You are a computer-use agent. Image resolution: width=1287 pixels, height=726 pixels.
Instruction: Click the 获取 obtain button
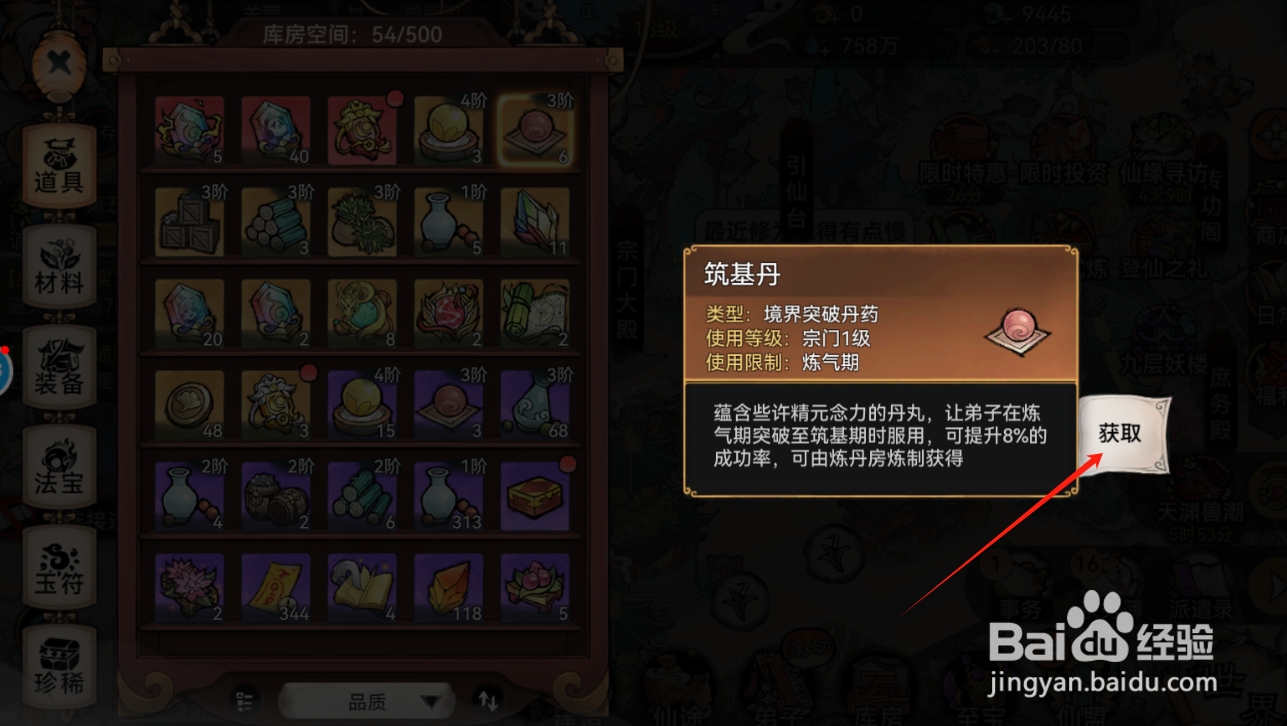[x=1124, y=435]
